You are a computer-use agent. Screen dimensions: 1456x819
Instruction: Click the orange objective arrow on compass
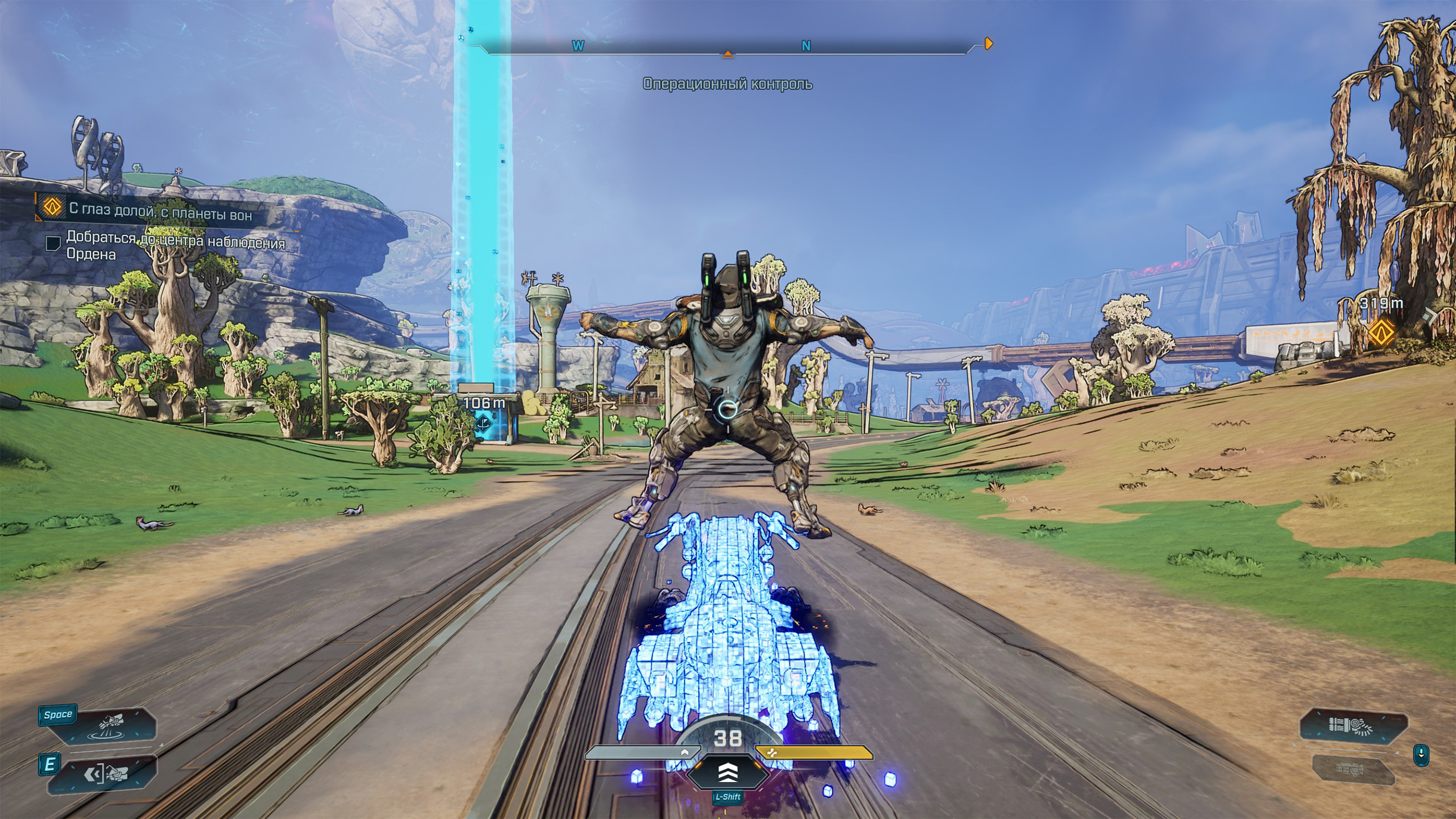(989, 44)
